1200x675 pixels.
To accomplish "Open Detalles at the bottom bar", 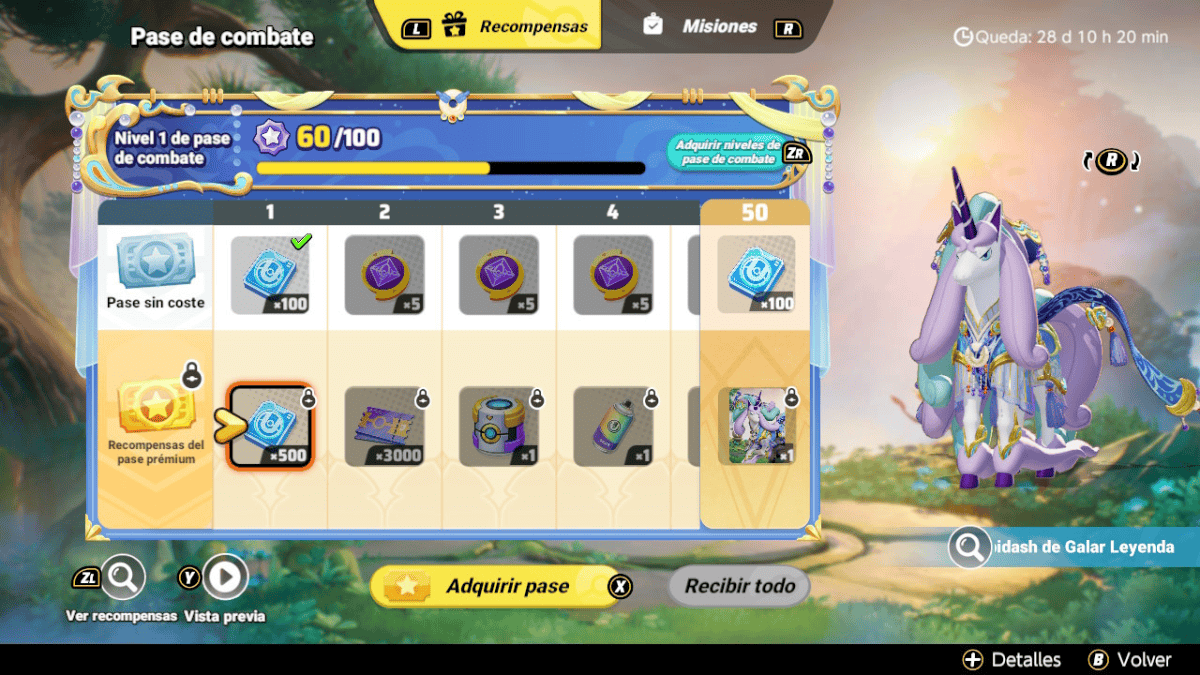I will pyautogui.click(x=1012, y=660).
